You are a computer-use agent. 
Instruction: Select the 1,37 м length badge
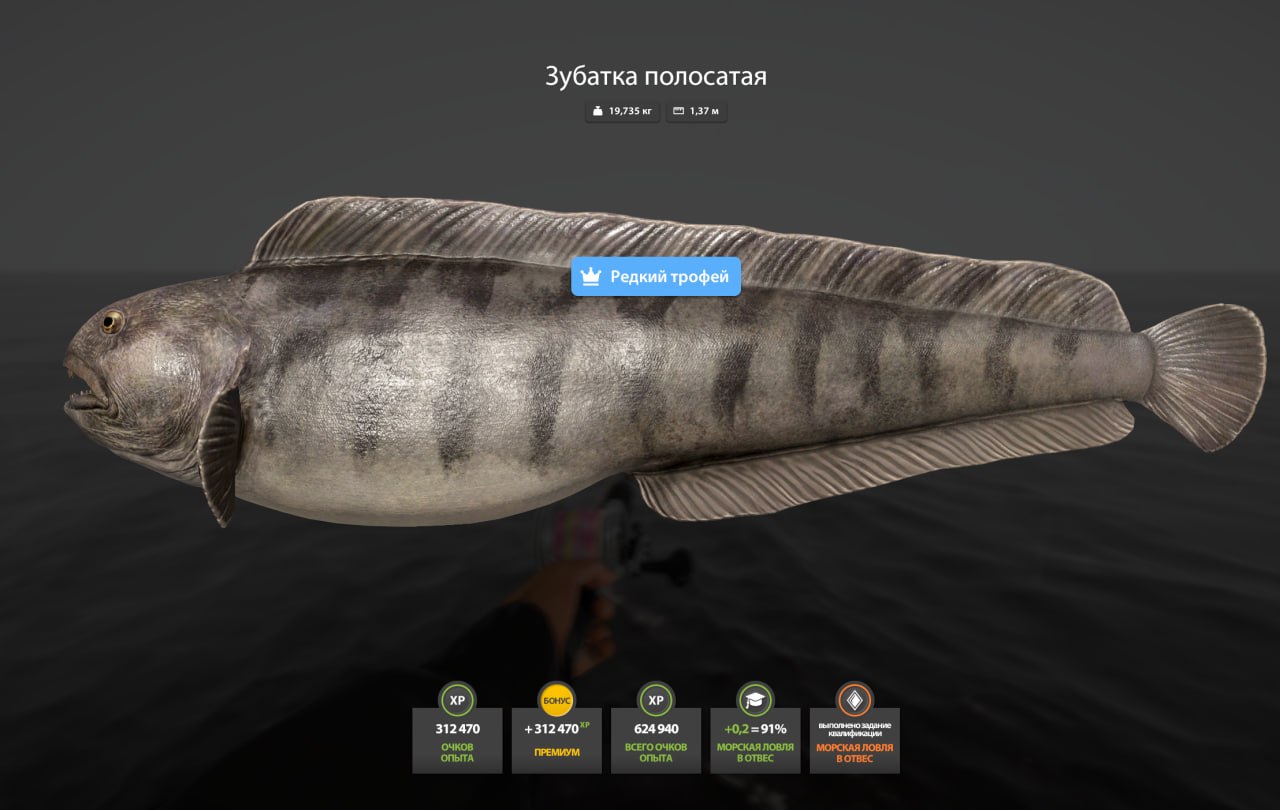click(696, 112)
